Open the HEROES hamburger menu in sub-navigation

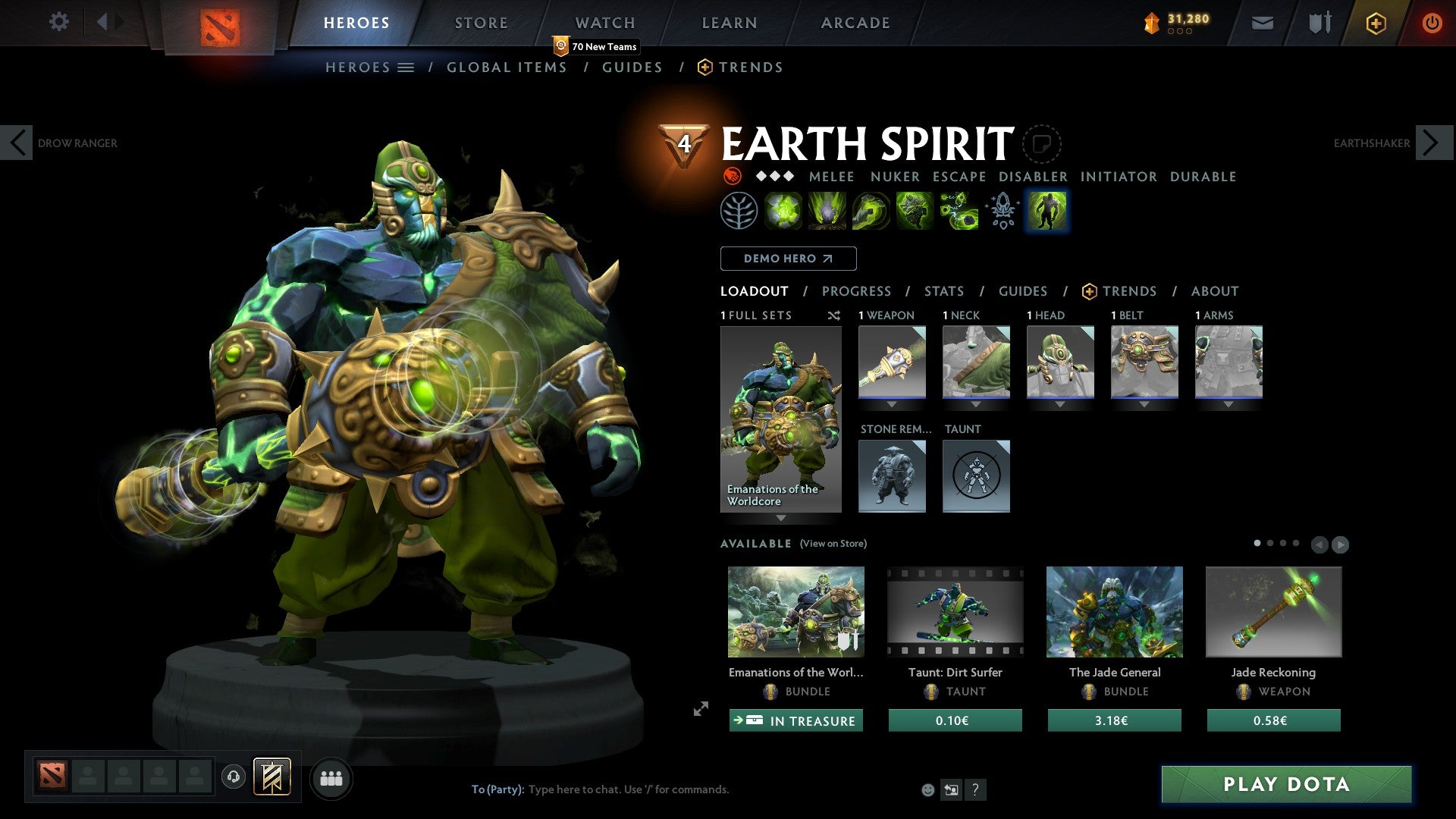pos(406,67)
